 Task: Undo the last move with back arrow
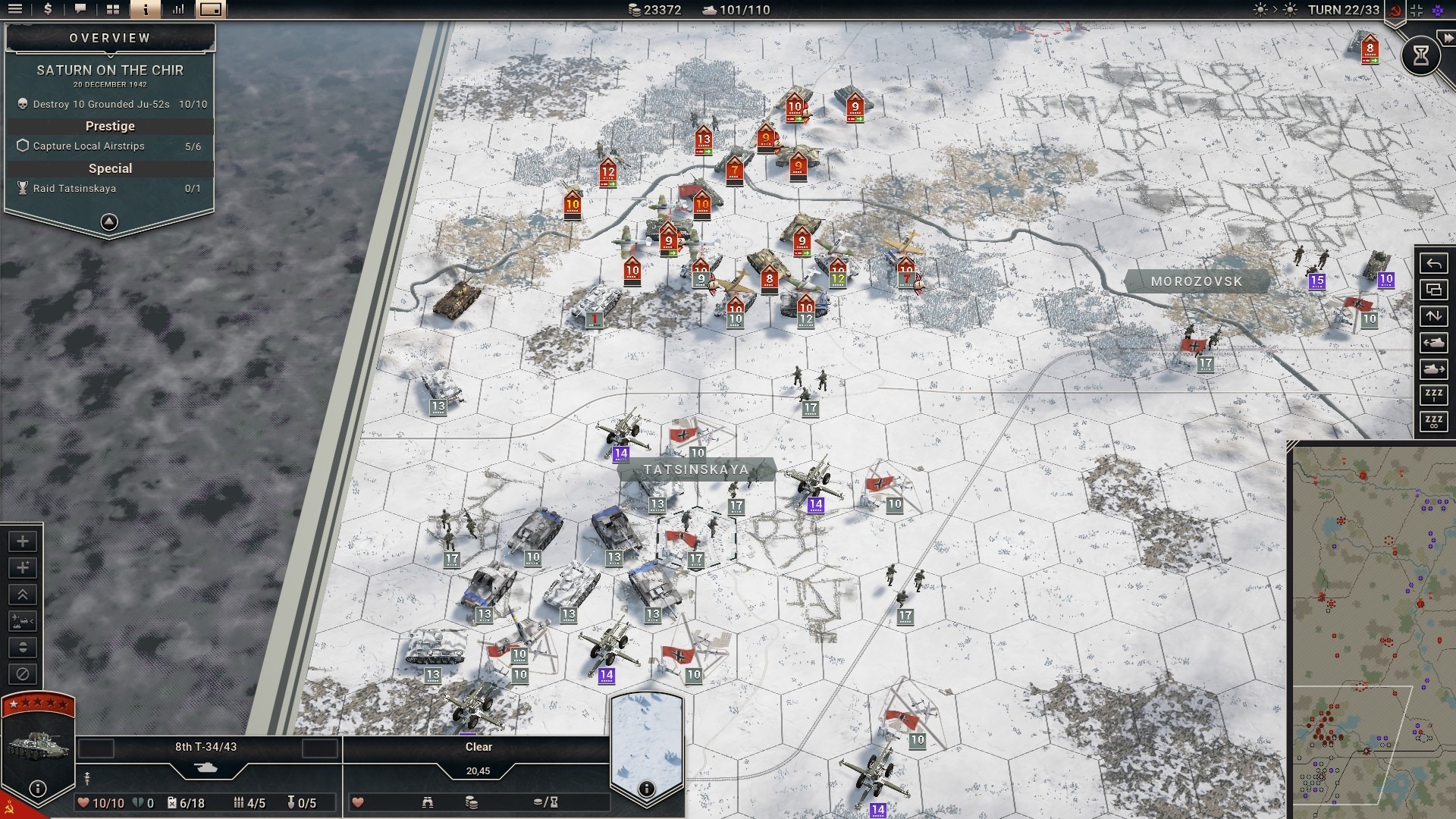click(x=1433, y=264)
